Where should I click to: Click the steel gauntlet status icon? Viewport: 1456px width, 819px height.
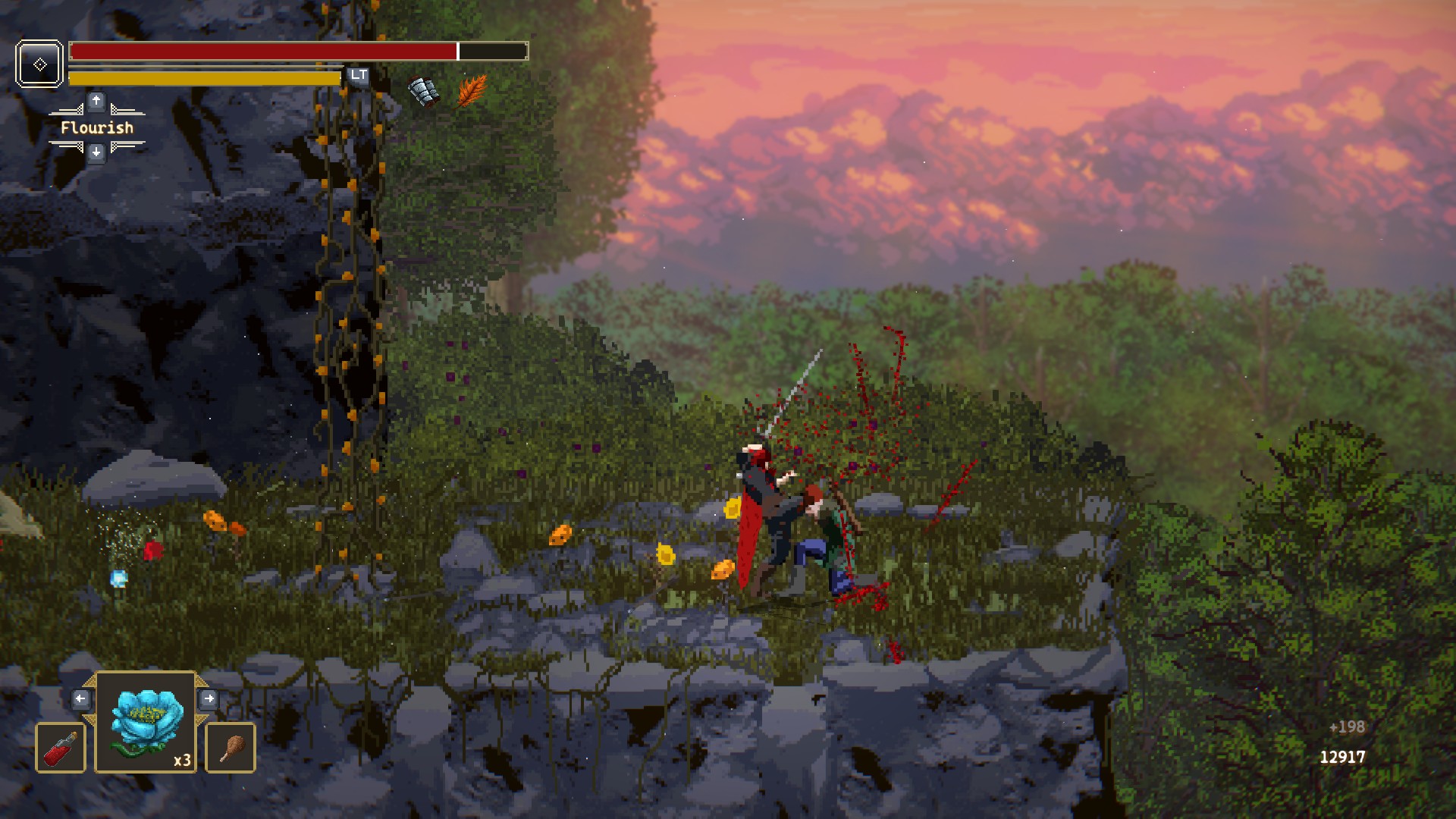[x=423, y=92]
